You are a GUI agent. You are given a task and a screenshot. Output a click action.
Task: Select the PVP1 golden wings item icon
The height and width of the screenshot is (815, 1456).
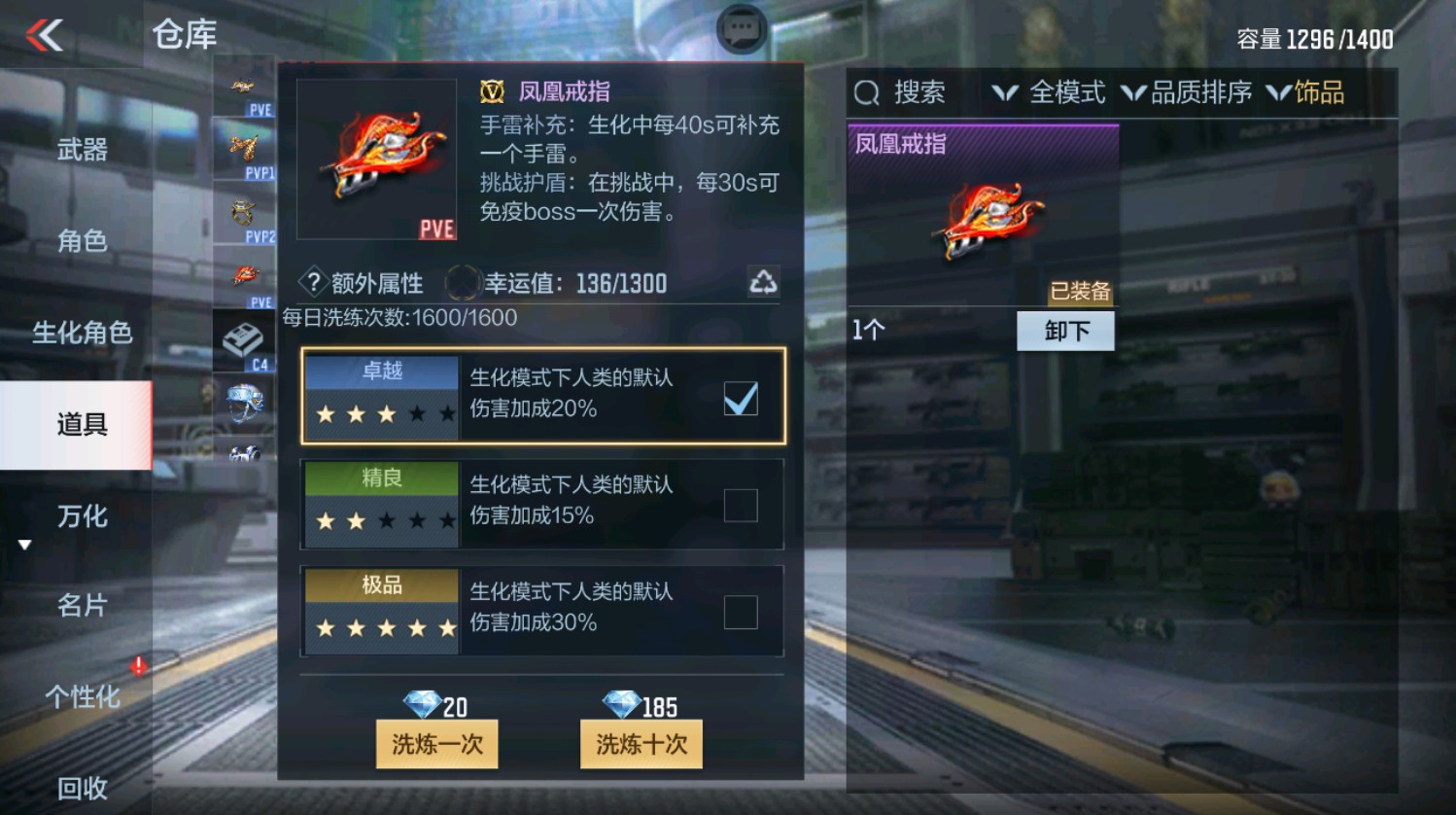click(x=243, y=148)
